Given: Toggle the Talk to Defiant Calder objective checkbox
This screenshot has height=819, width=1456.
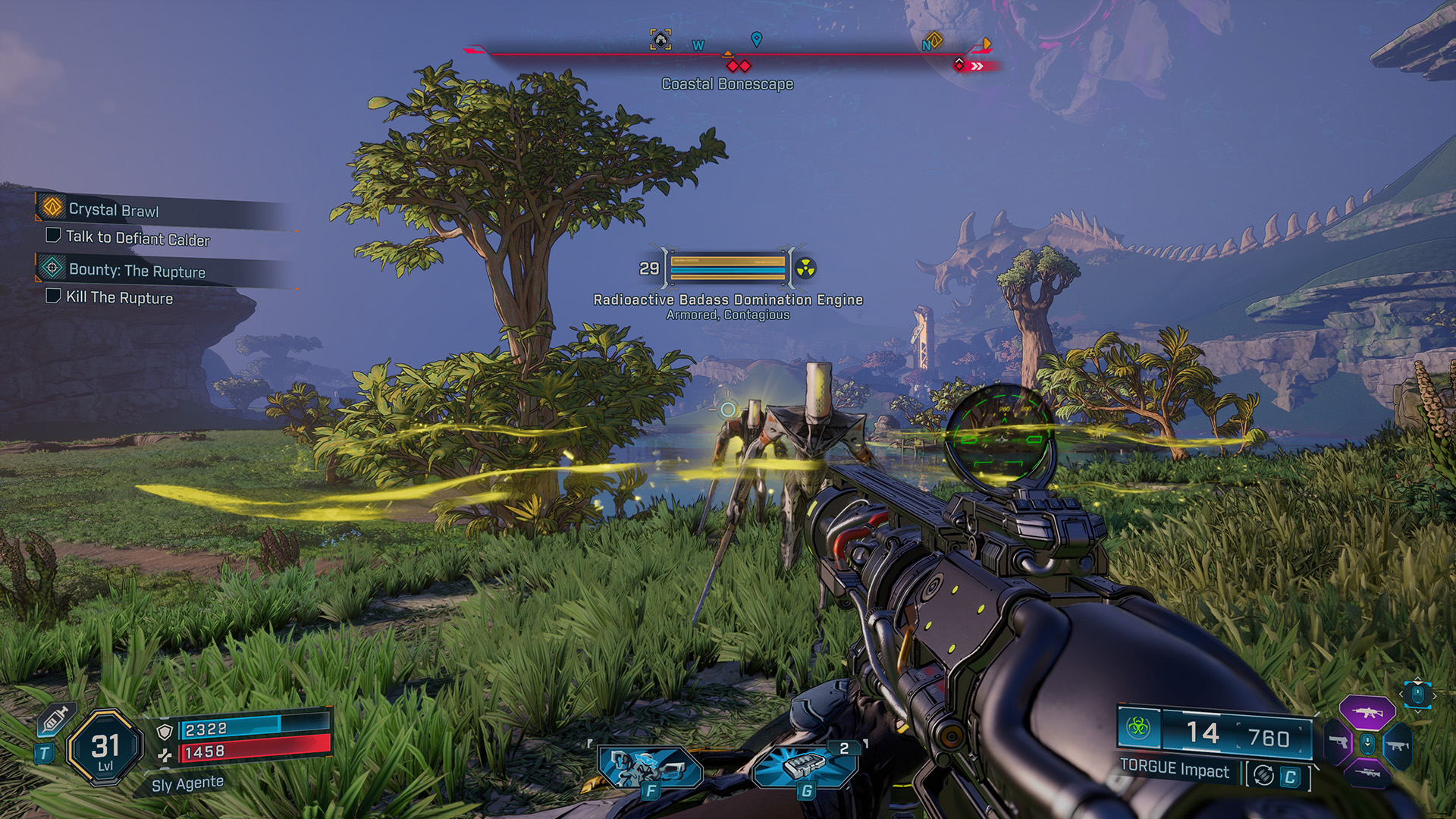Looking at the screenshot, I should coord(53,235).
